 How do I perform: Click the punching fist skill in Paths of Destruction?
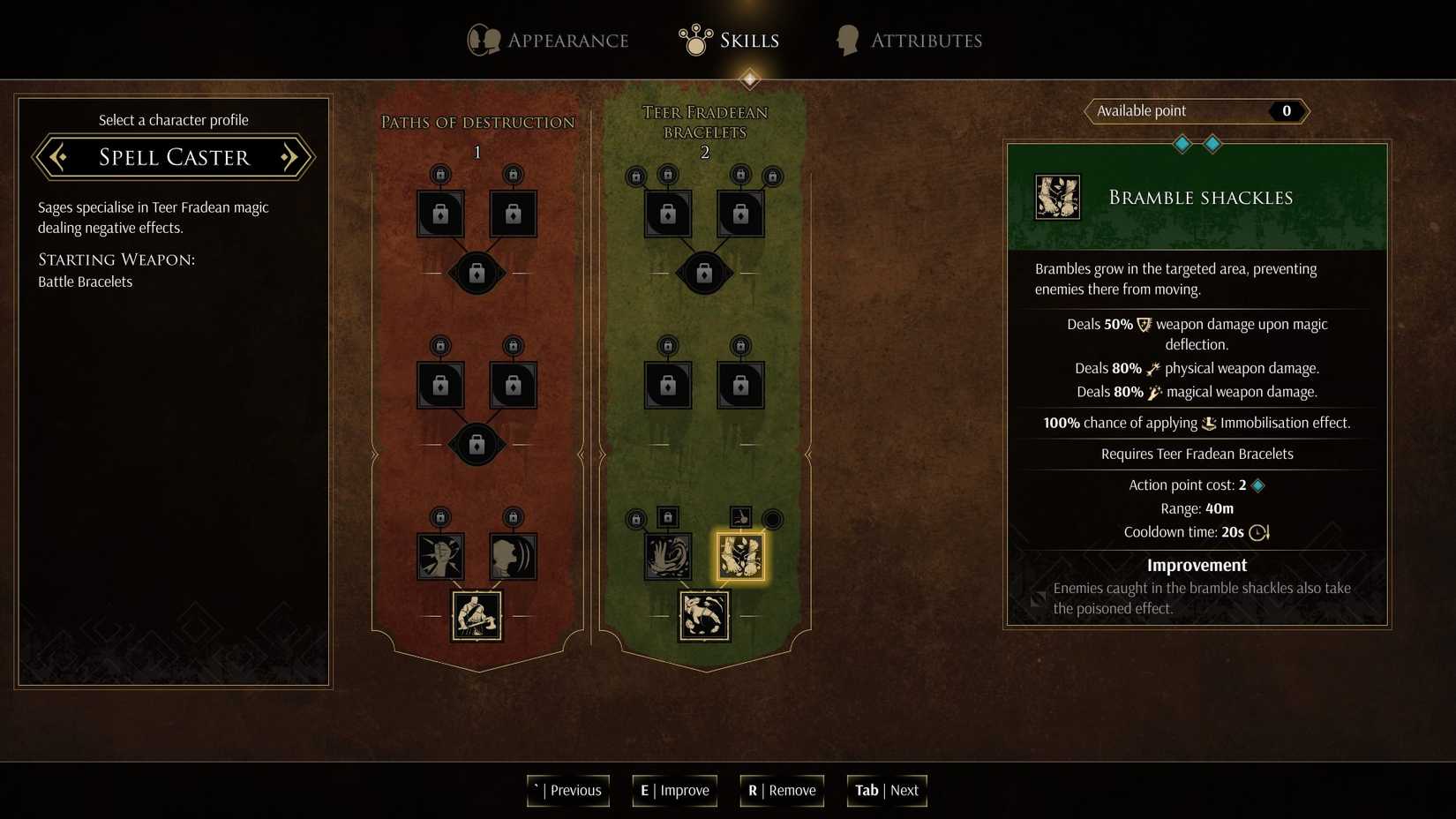(440, 556)
